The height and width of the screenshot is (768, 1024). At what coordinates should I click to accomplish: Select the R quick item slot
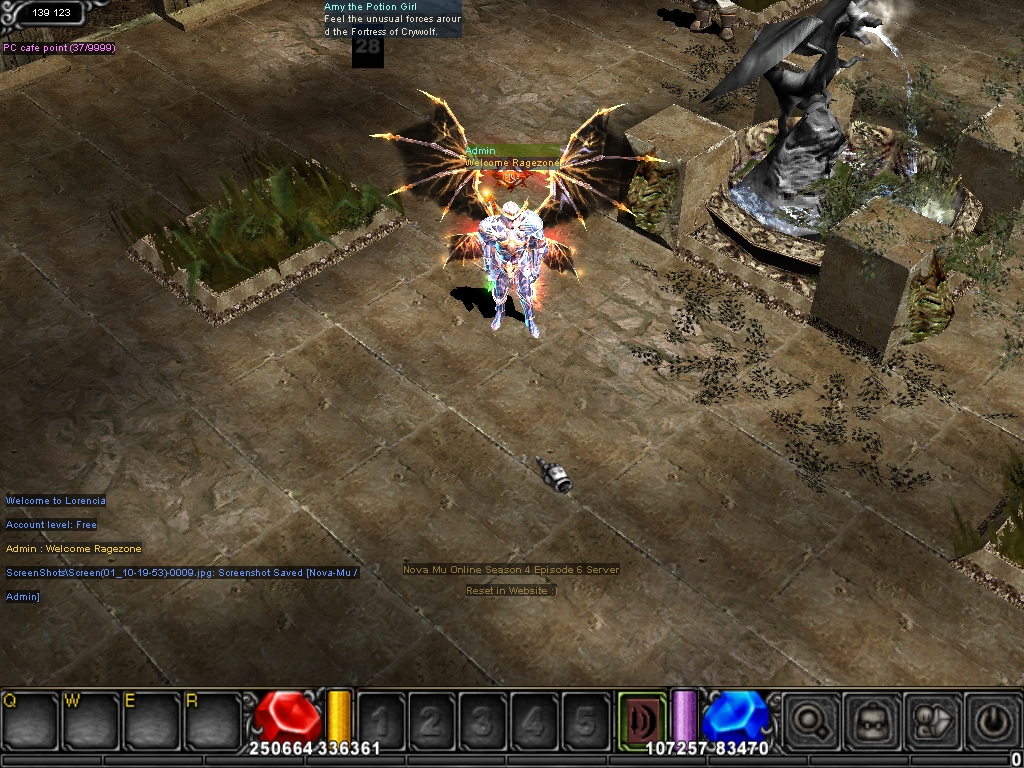(x=213, y=718)
